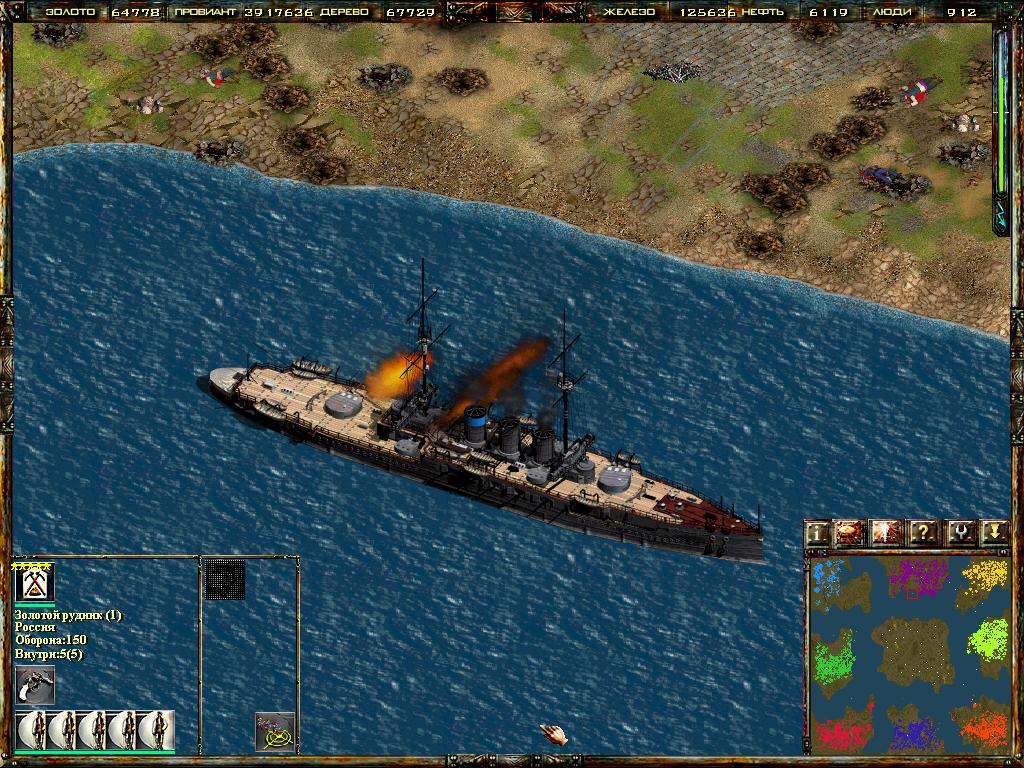Click the yellow down-arrow button above minimap
The width and height of the screenshot is (1024, 768).
pyautogui.click(x=993, y=533)
